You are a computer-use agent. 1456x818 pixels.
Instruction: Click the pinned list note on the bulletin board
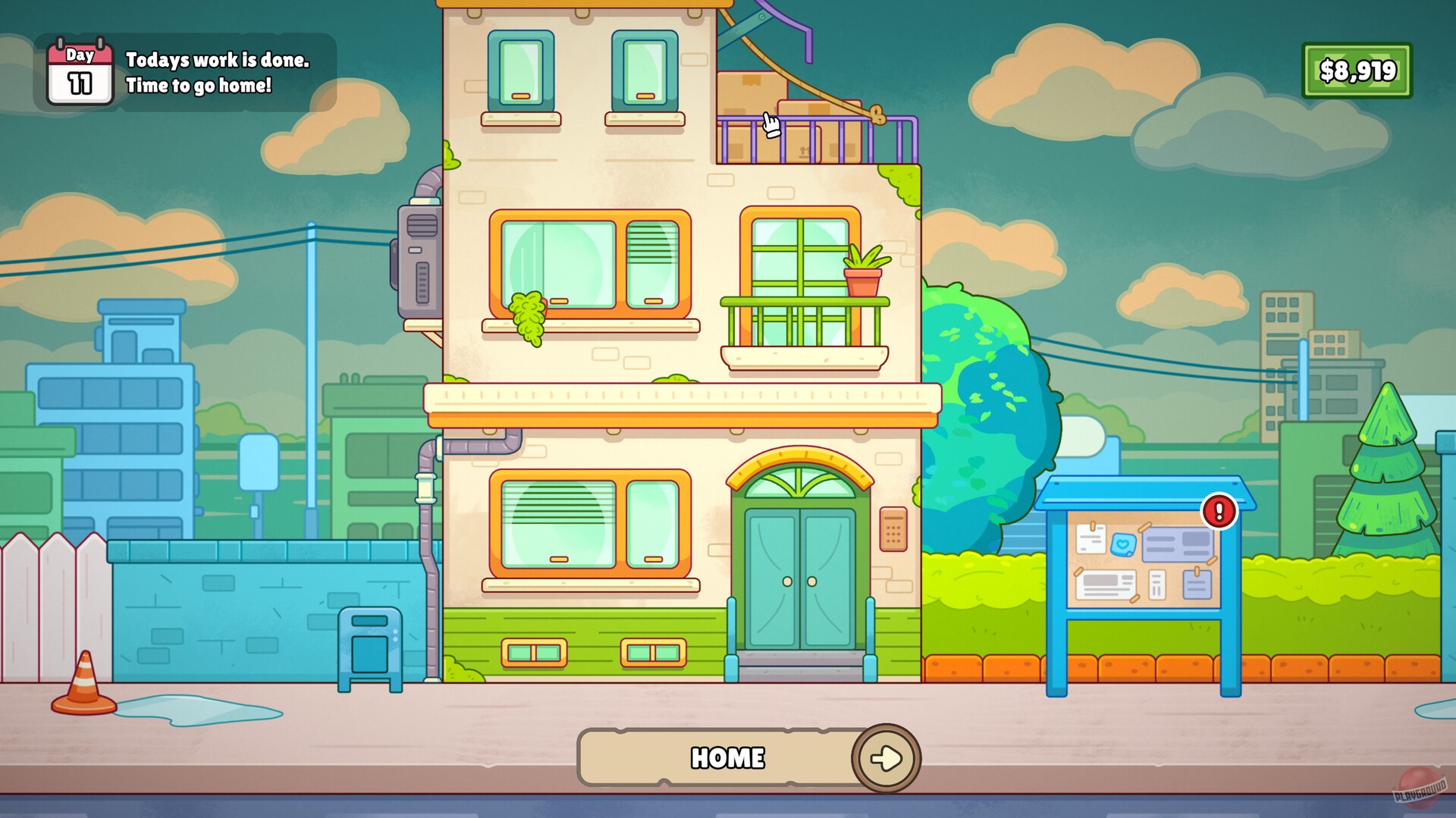1156,585
